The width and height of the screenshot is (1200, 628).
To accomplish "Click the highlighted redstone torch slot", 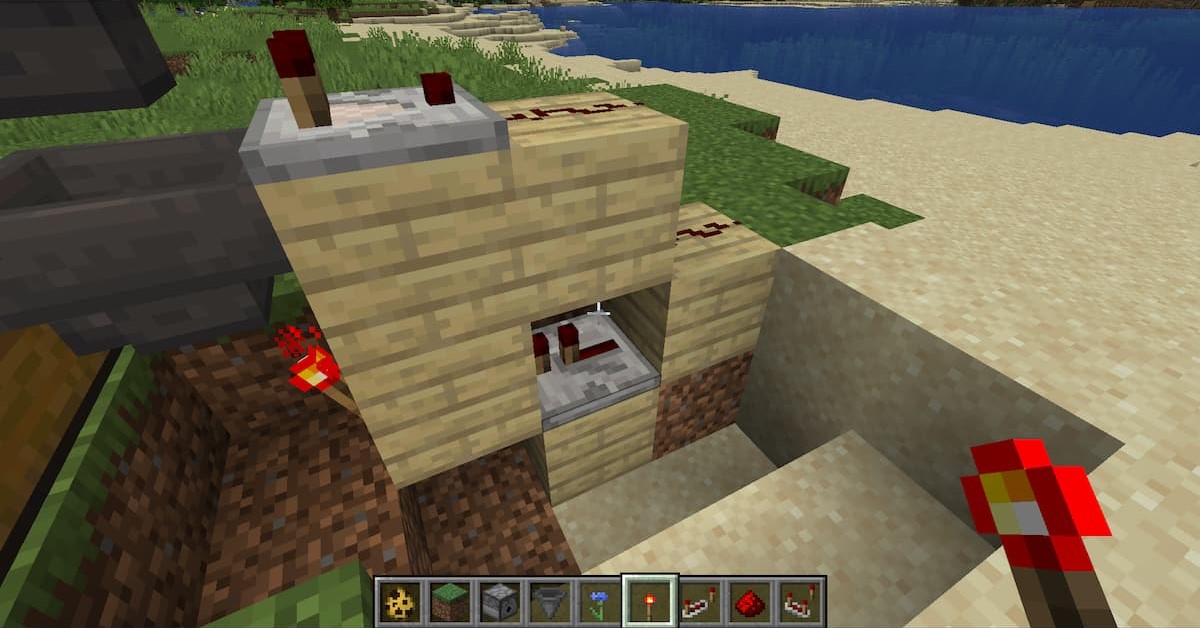I will click(650, 602).
